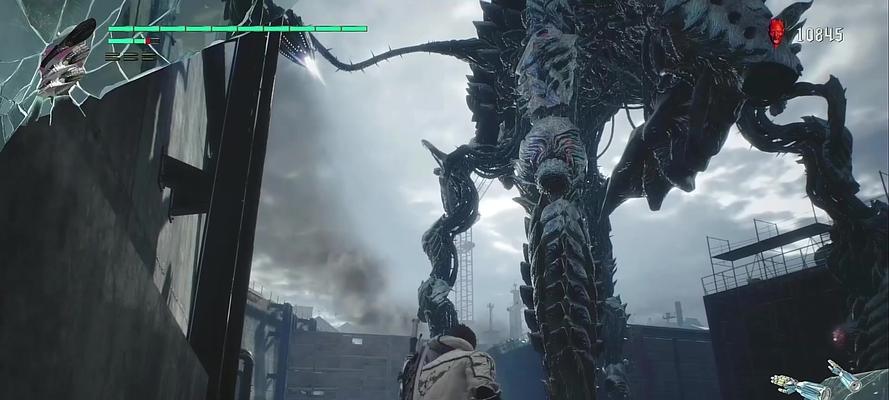Click the red orb face icon
This screenshot has height=400, width=889.
777,32
